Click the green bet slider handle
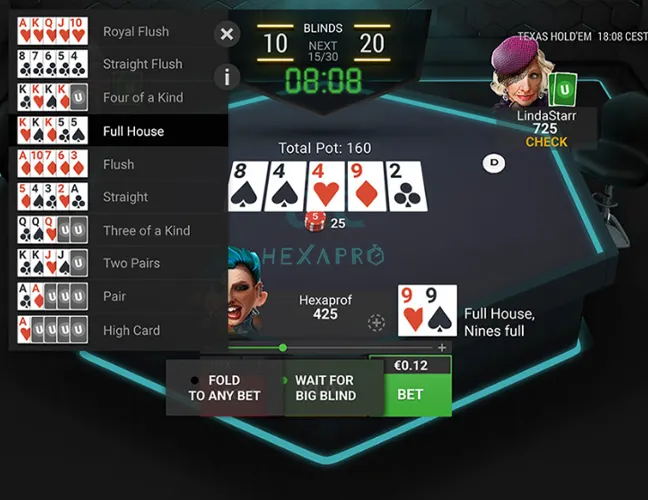 (x=283, y=347)
